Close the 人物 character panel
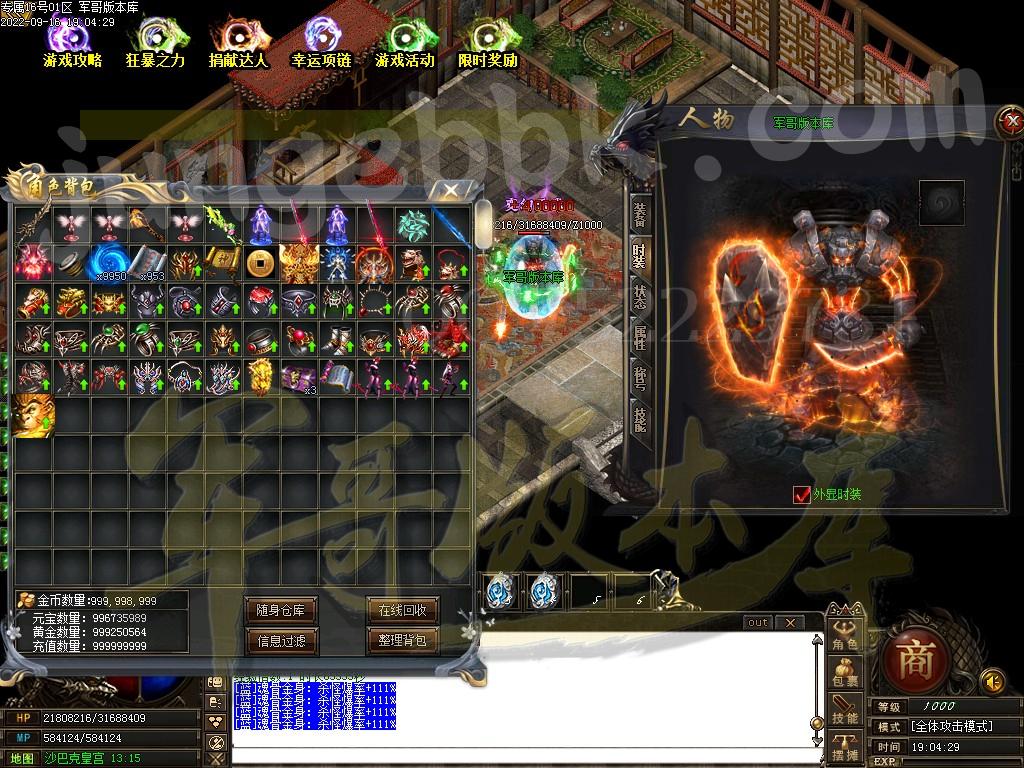Viewport: 1024px width, 768px height. [1006, 122]
